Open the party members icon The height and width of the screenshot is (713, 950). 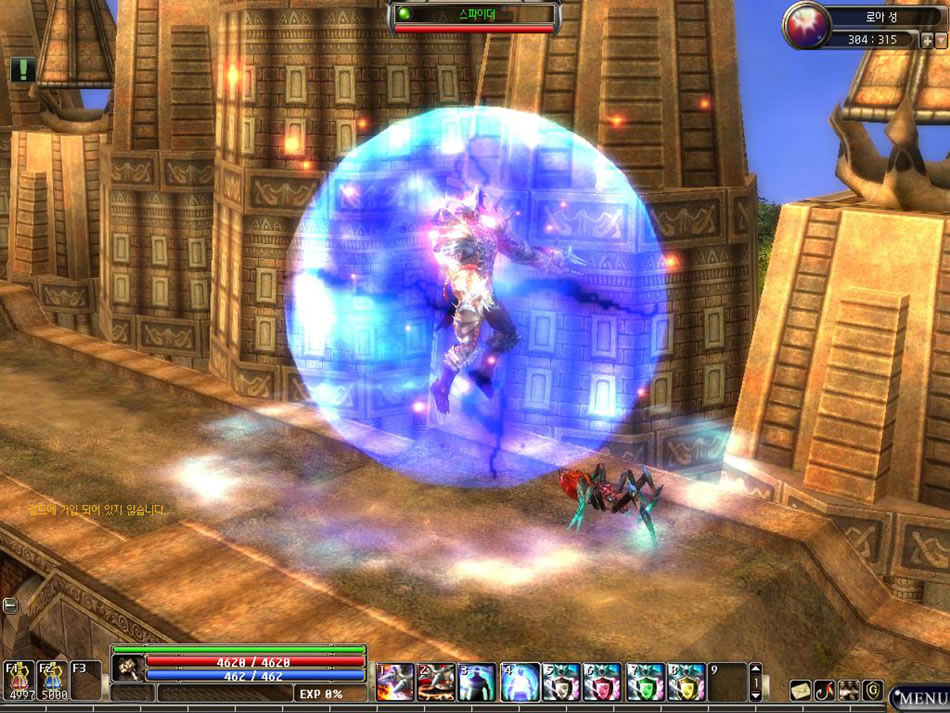pyautogui.click(x=849, y=689)
